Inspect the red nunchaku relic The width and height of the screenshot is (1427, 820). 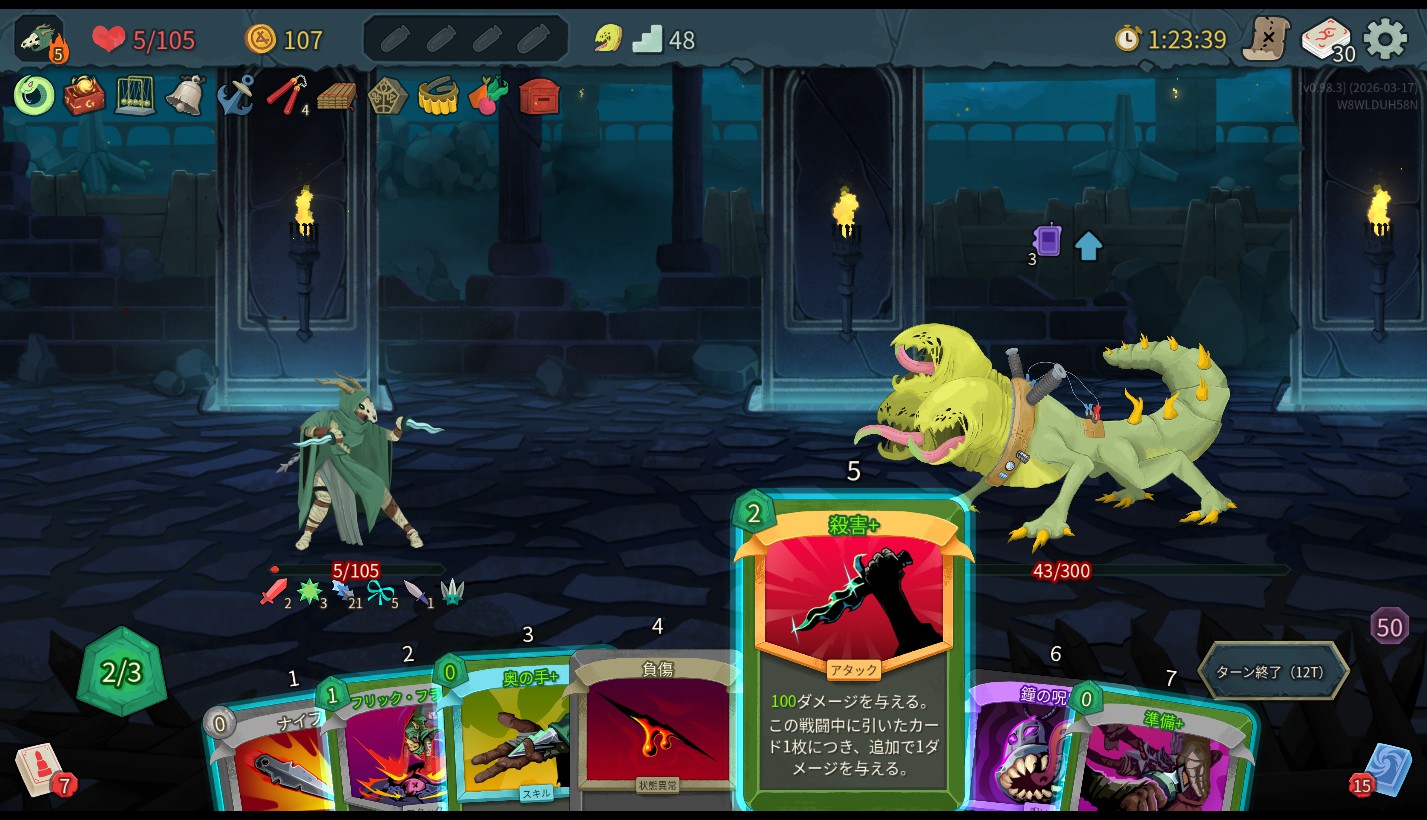point(286,96)
